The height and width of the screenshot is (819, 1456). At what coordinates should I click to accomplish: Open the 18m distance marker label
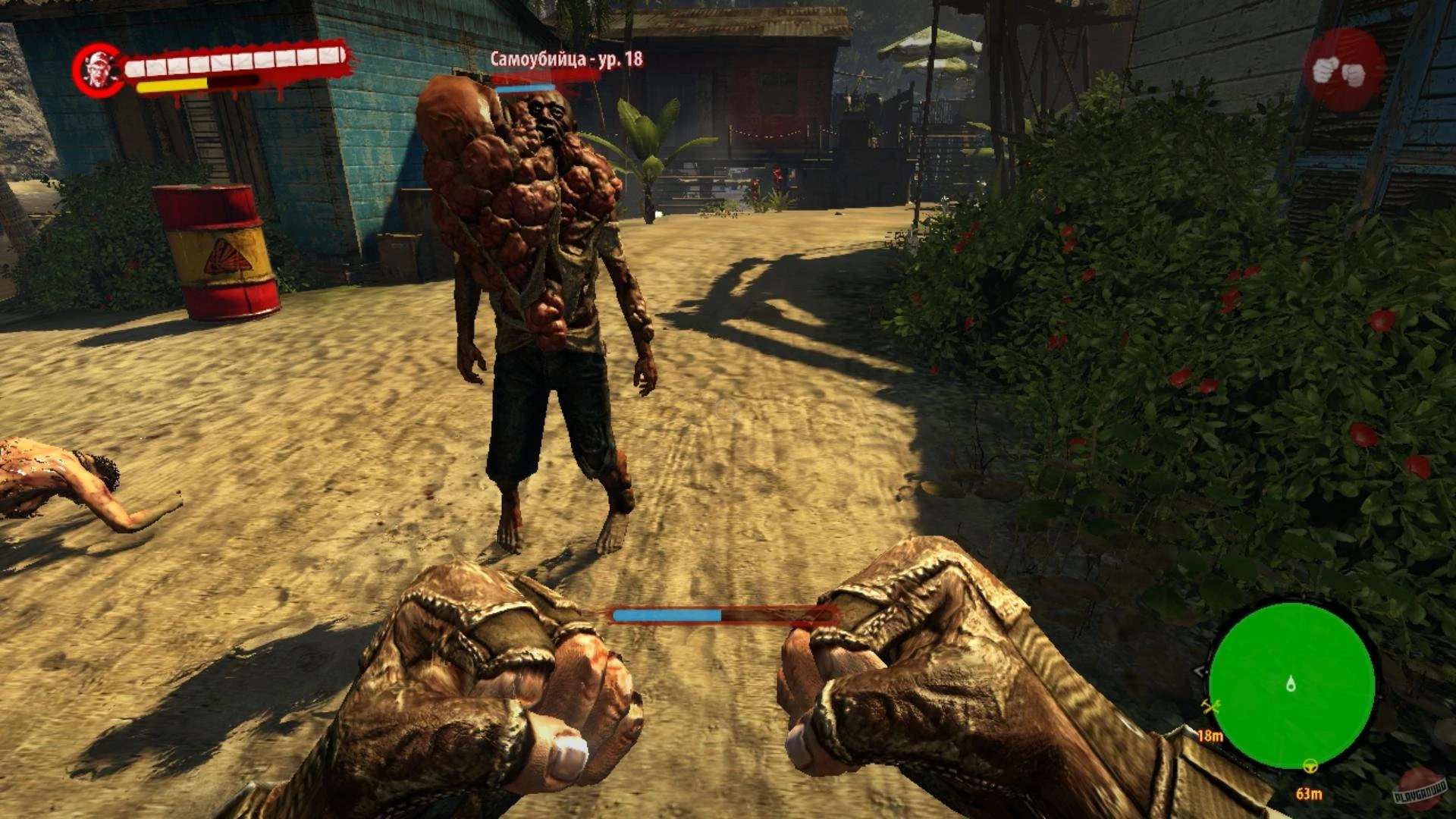[x=1210, y=735]
